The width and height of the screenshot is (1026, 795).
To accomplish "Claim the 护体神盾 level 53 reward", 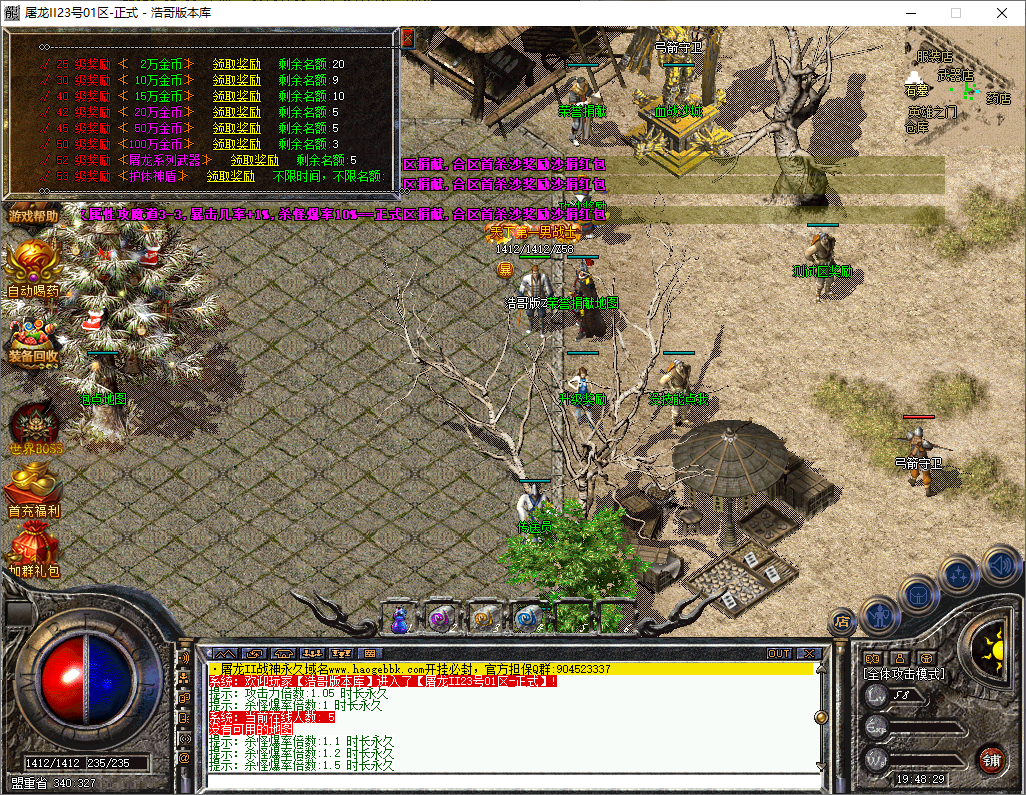I will pyautogui.click(x=230, y=176).
